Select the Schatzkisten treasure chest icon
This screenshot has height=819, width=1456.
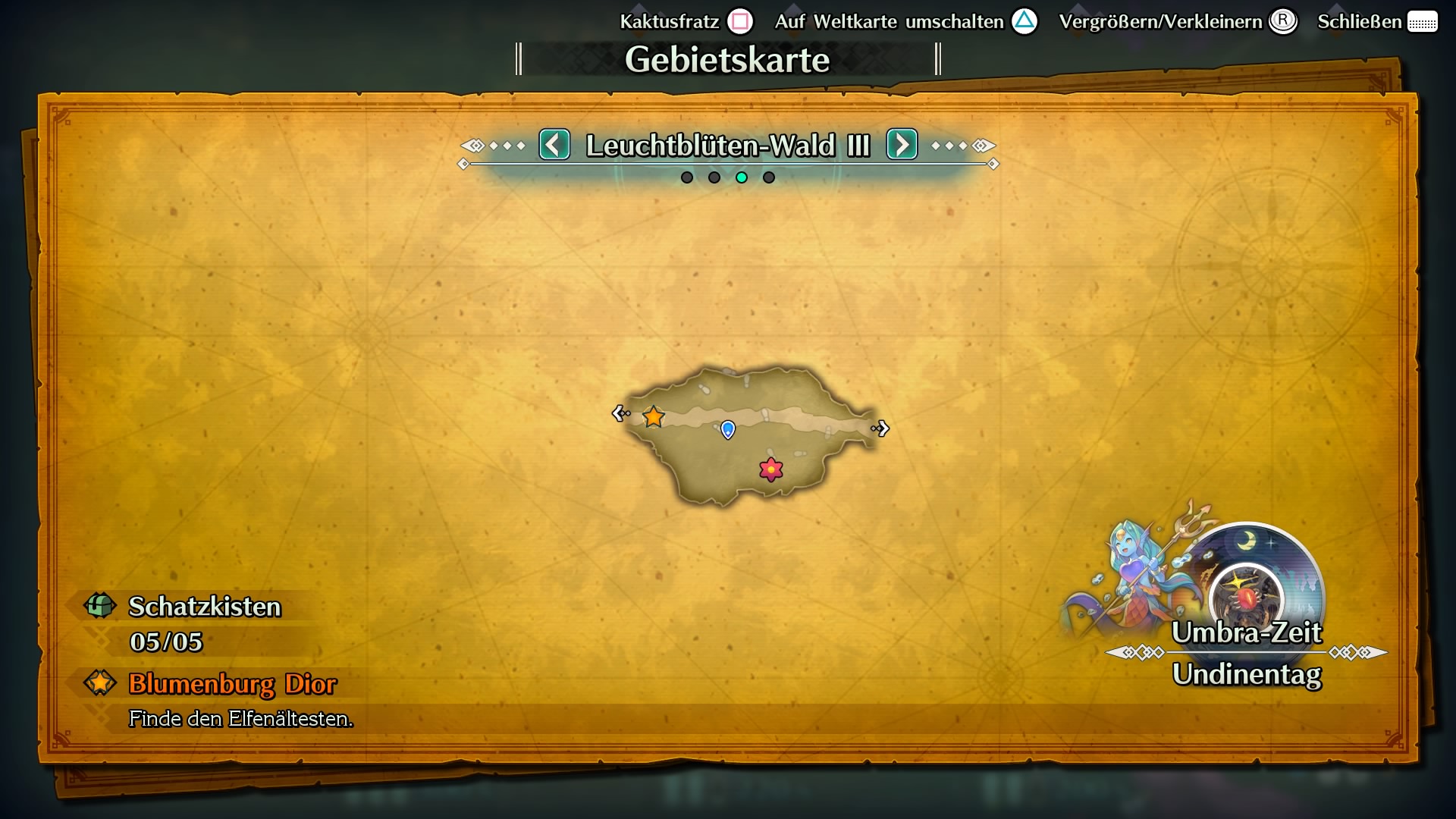(x=99, y=606)
